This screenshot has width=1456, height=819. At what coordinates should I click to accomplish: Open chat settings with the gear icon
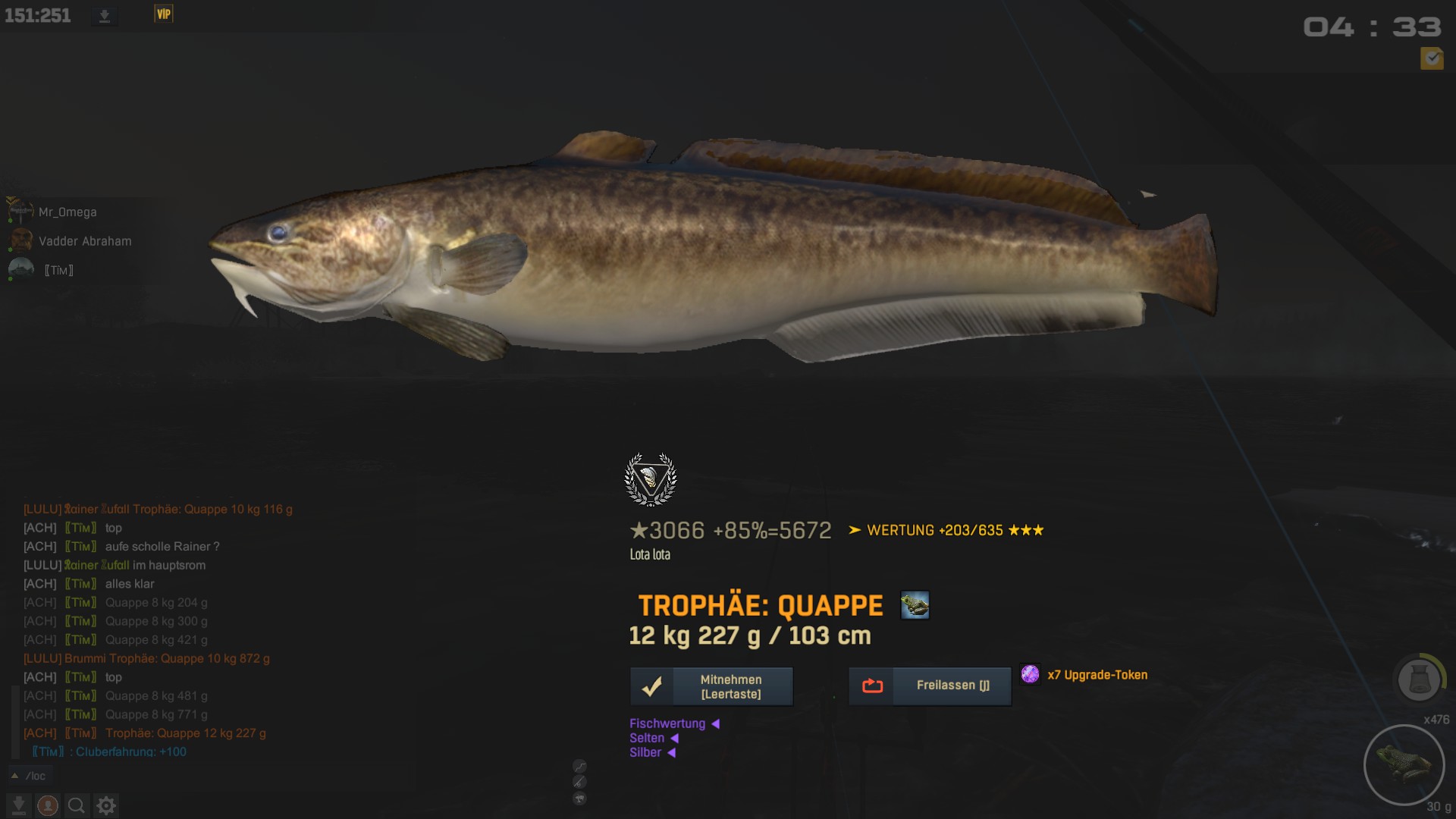[x=106, y=805]
